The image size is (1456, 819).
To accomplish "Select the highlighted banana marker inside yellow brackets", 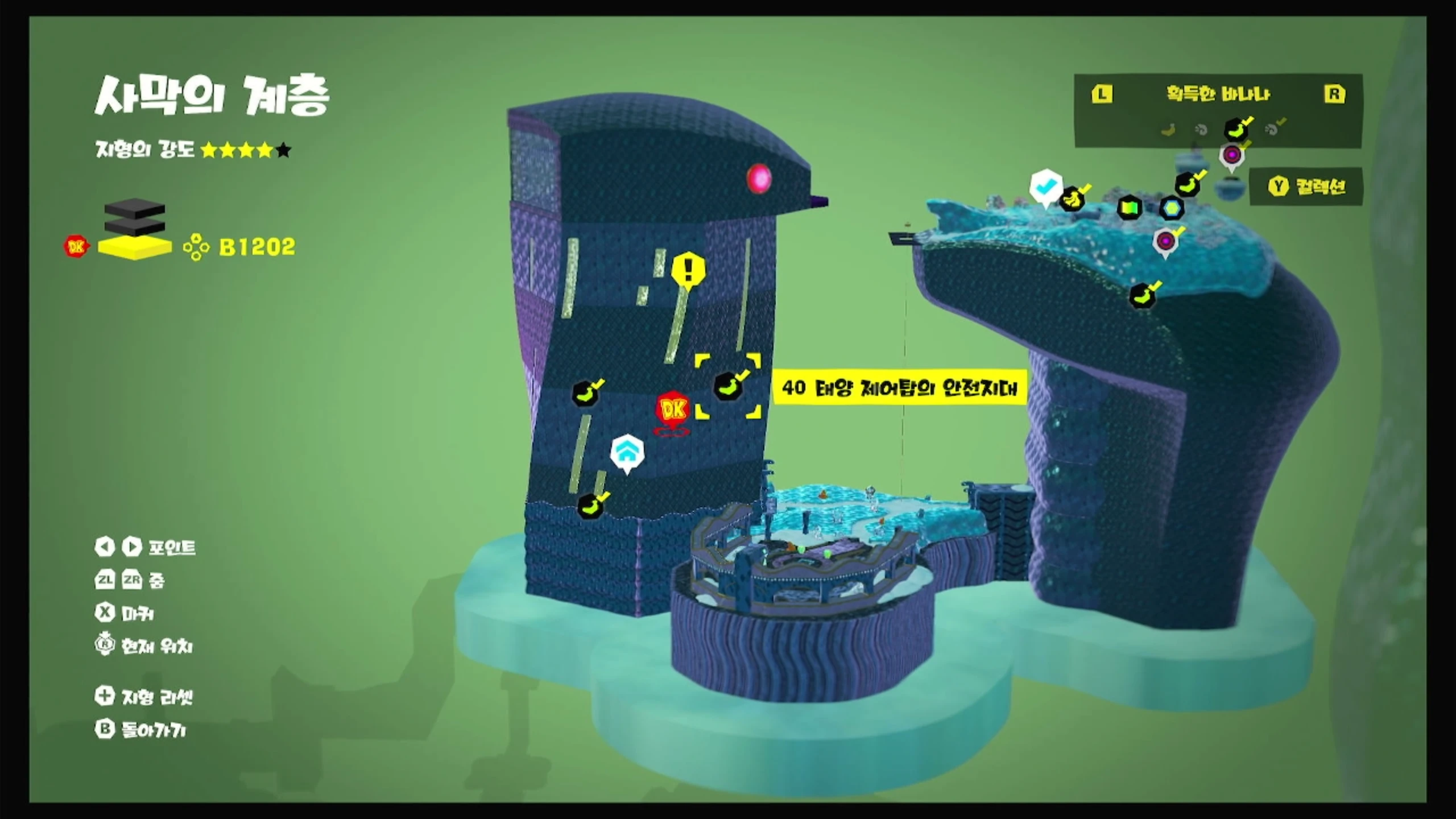I will point(728,386).
